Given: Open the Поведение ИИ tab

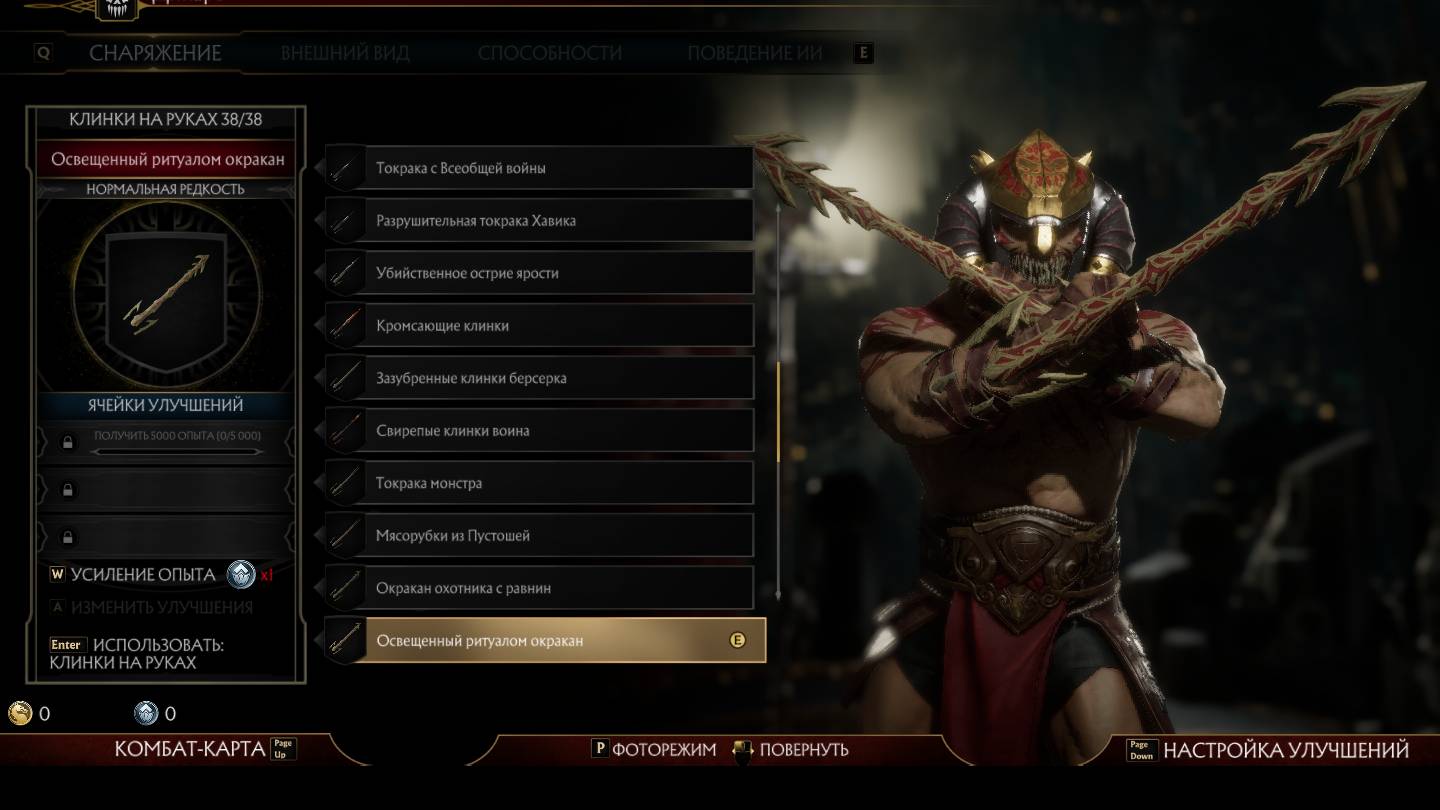Looking at the screenshot, I should [x=754, y=53].
